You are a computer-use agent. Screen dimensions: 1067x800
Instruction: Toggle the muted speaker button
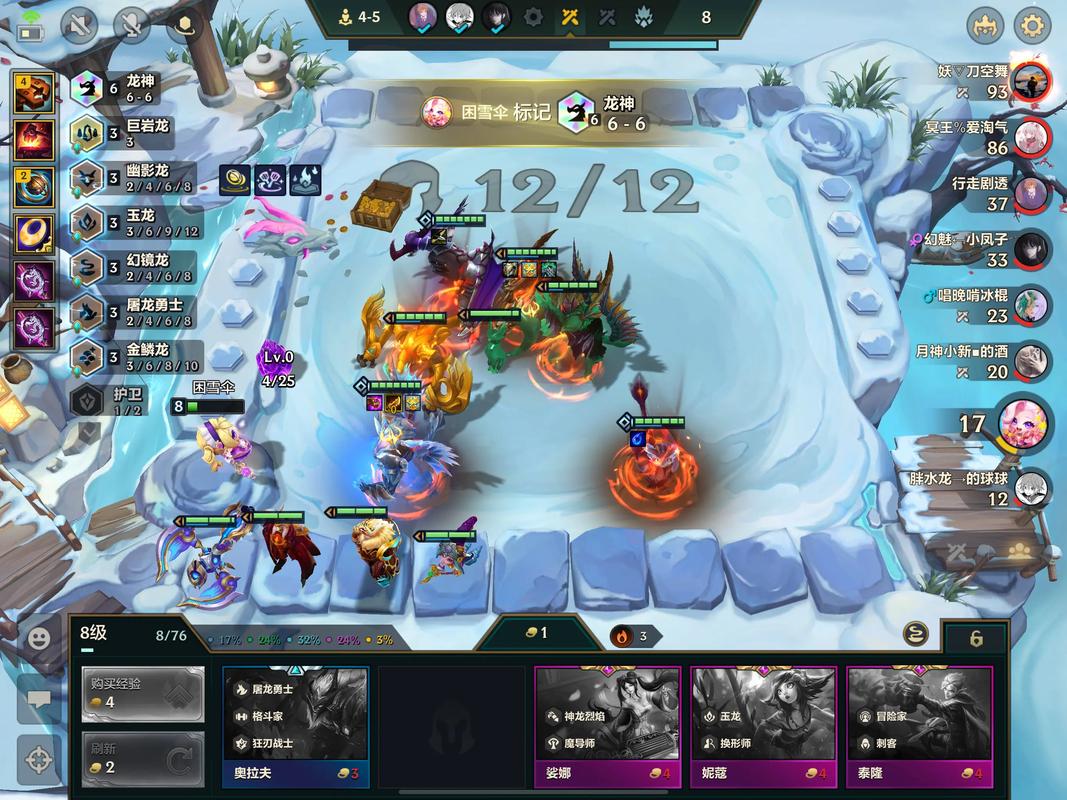[x=80, y=25]
